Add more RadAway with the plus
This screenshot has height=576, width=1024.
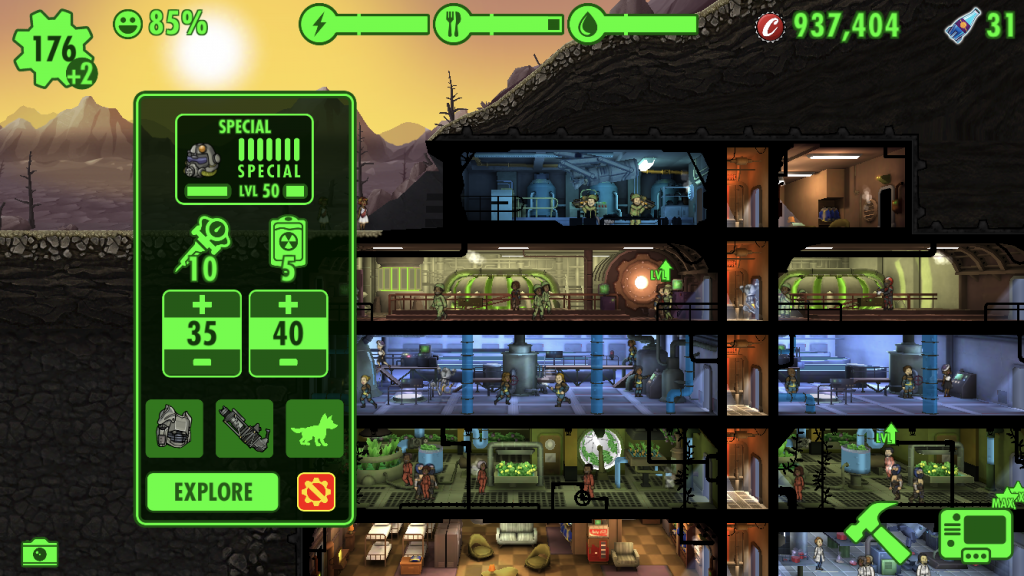coord(288,305)
